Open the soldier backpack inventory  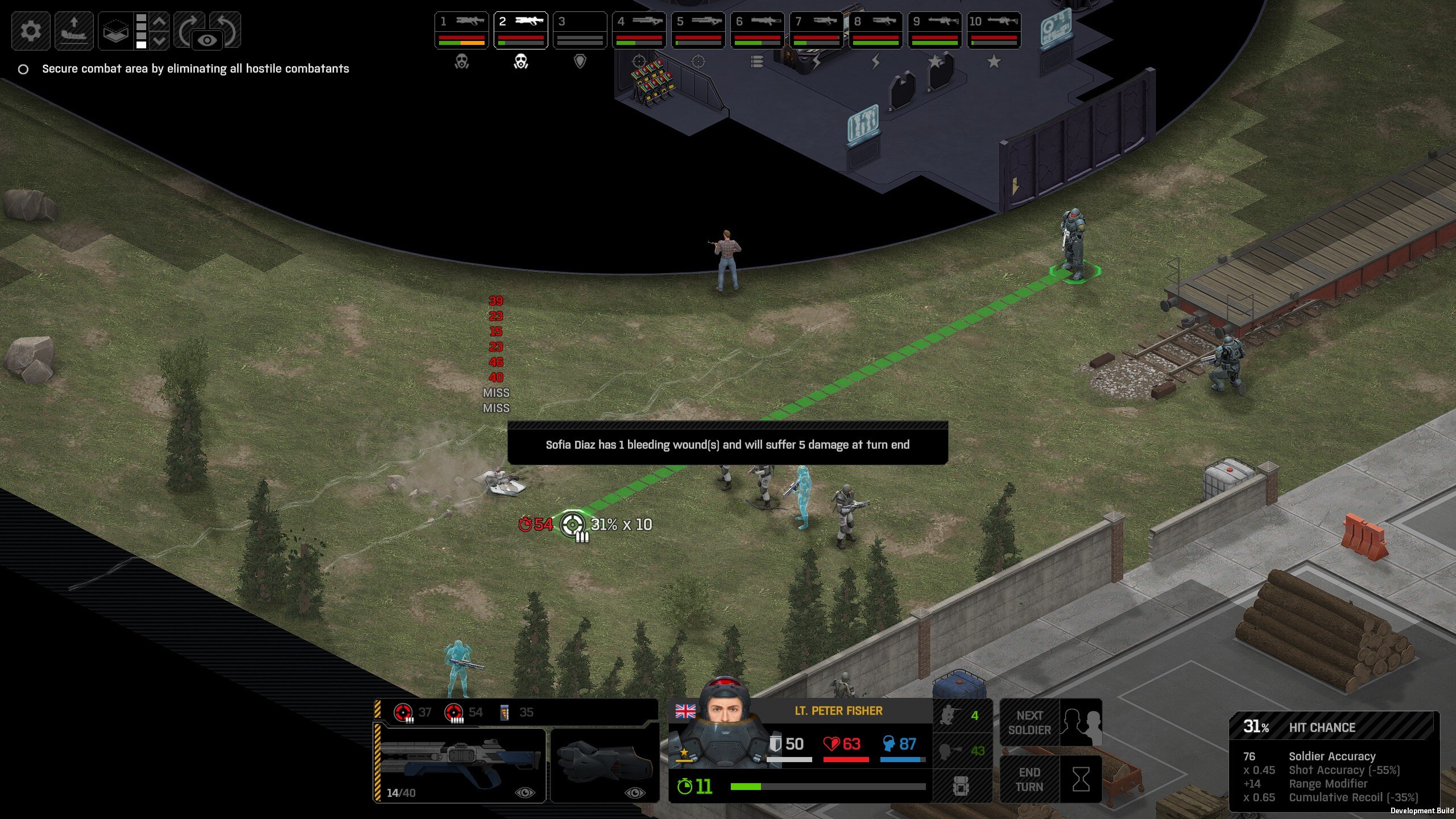coord(961,786)
